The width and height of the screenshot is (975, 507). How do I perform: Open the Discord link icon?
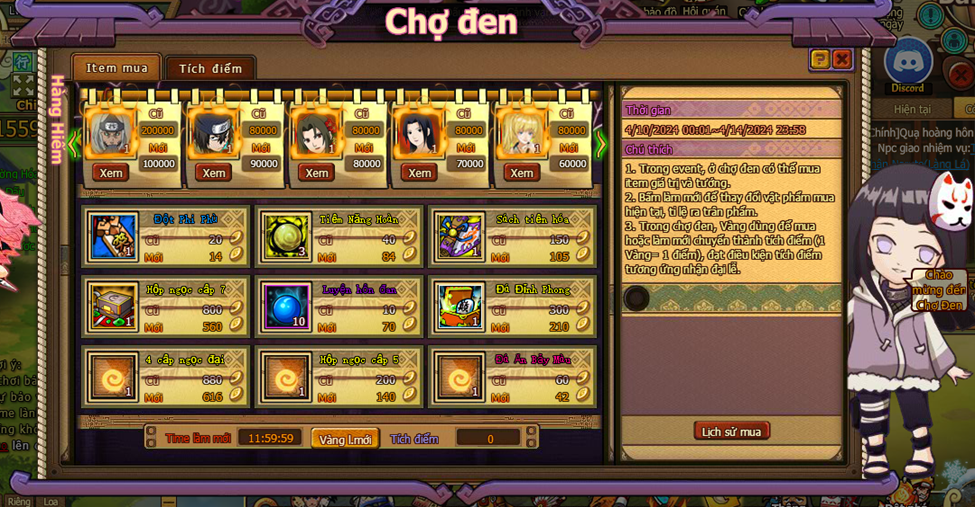point(907,63)
